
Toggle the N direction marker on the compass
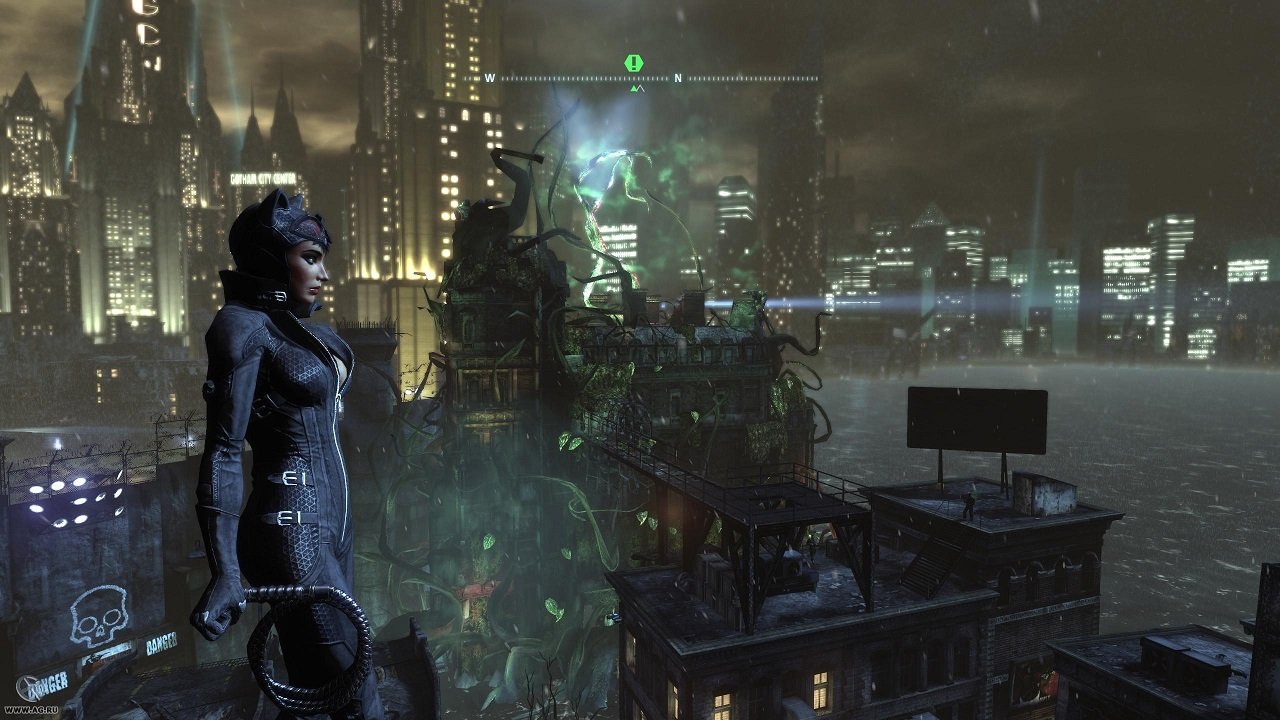click(x=677, y=77)
